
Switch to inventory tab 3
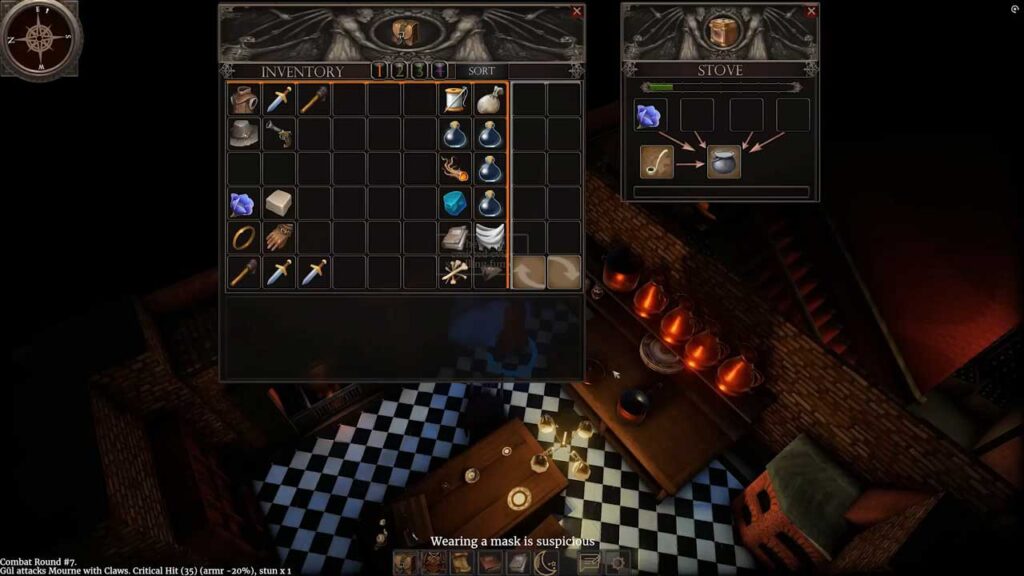click(x=419, y=71)
